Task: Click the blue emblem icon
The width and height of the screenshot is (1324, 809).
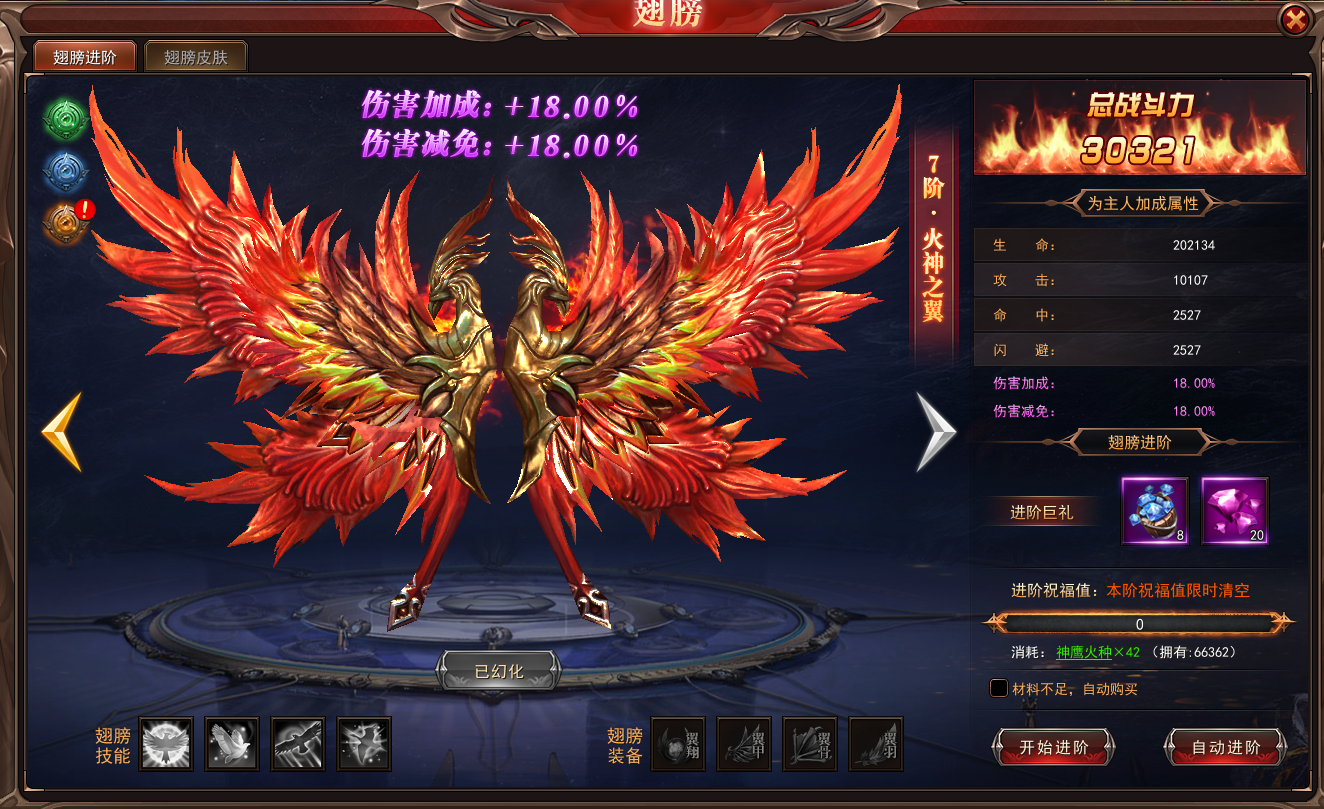Action: [65, 172]
